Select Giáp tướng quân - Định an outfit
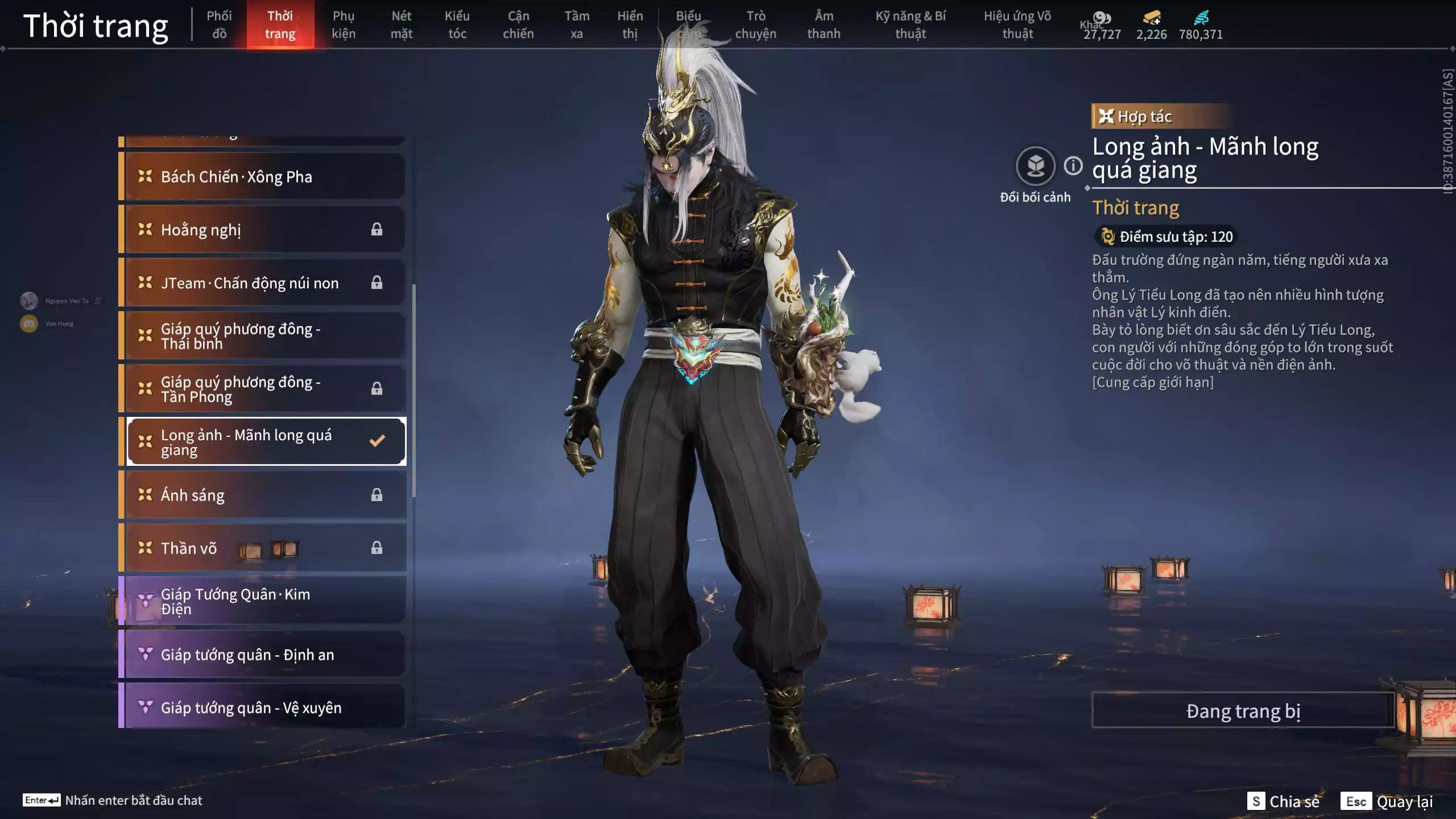Viewport: 1456px width, 819px height. point(264,655)
